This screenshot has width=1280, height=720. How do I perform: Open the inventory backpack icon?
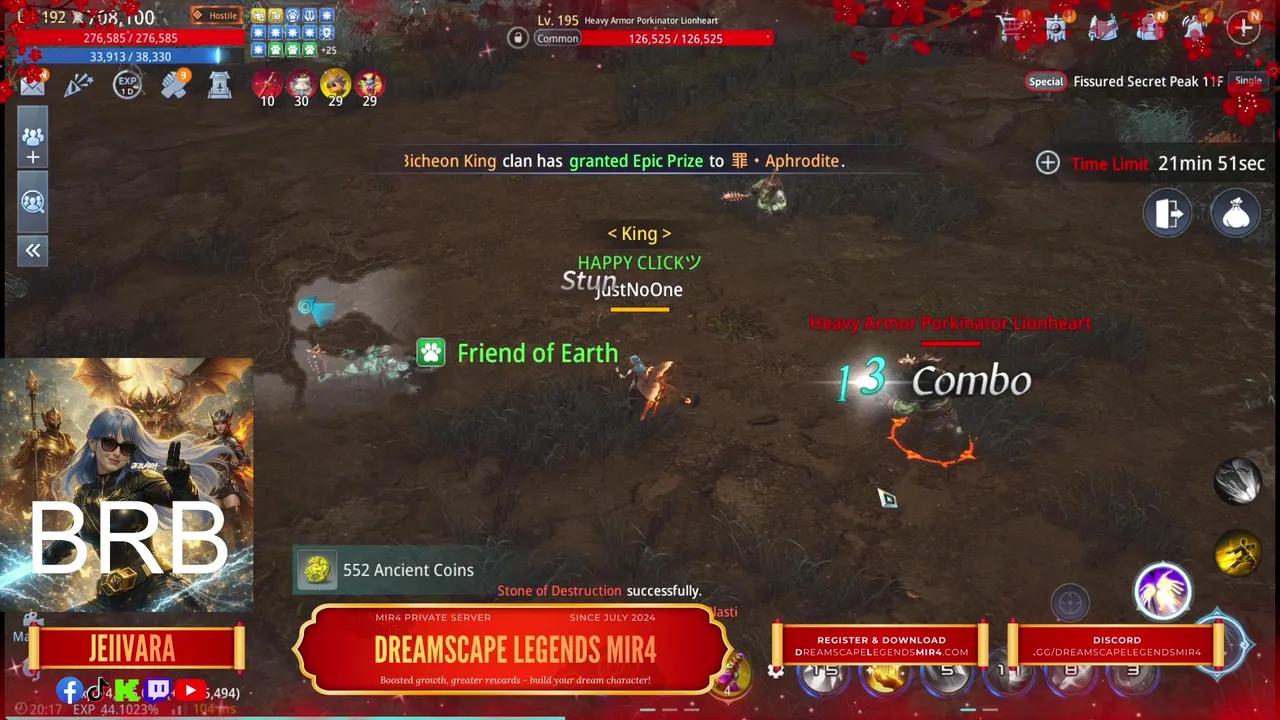[x=1150, y=28]
